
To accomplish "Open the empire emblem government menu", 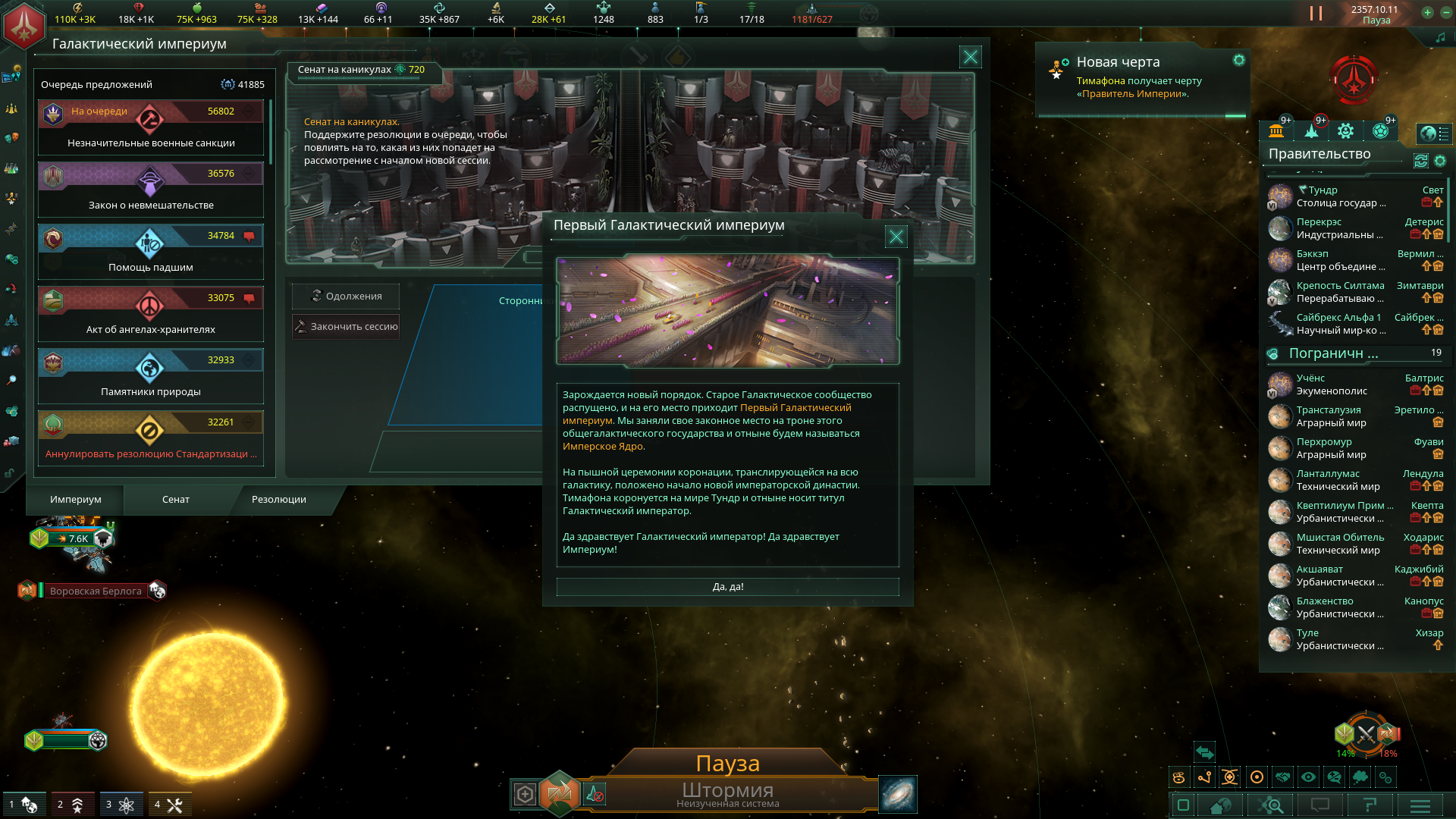I will click(24, 24).
